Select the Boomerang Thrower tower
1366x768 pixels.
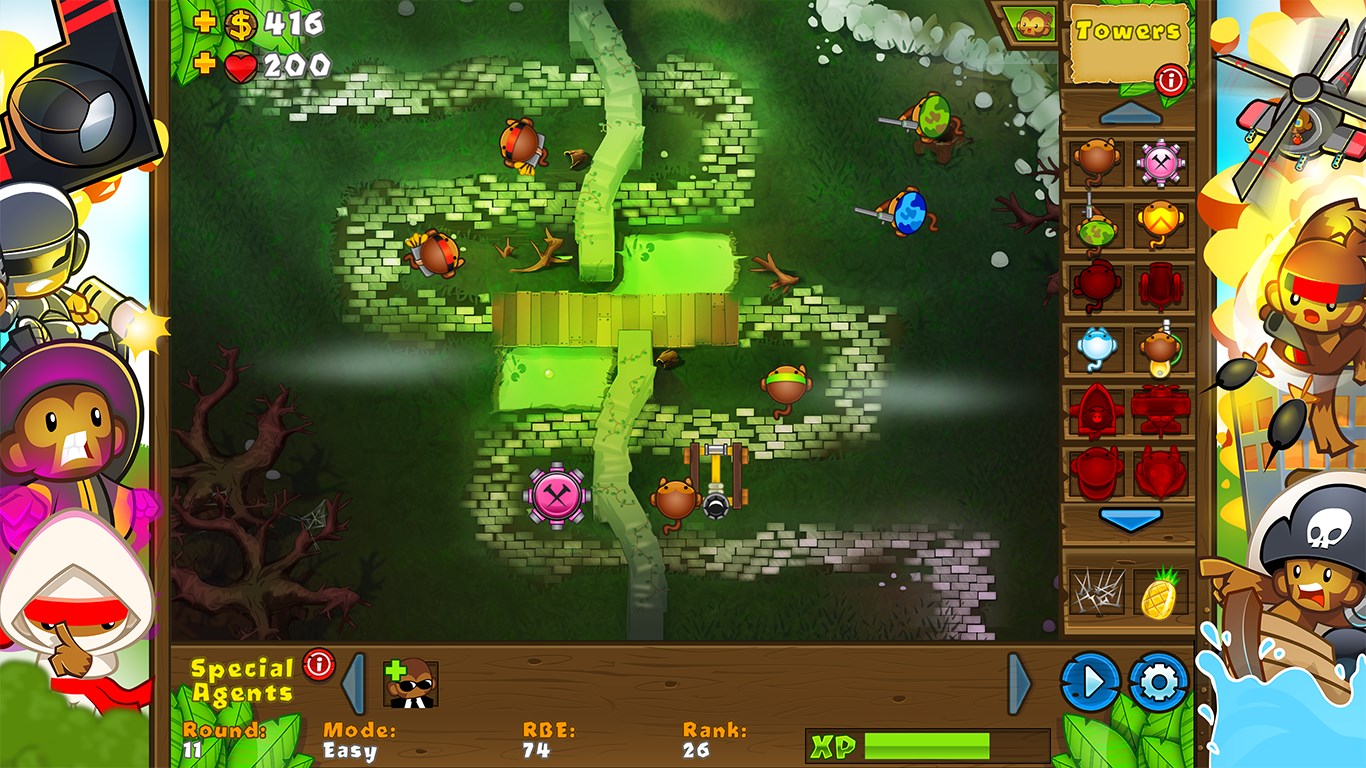coord(1161,220)
